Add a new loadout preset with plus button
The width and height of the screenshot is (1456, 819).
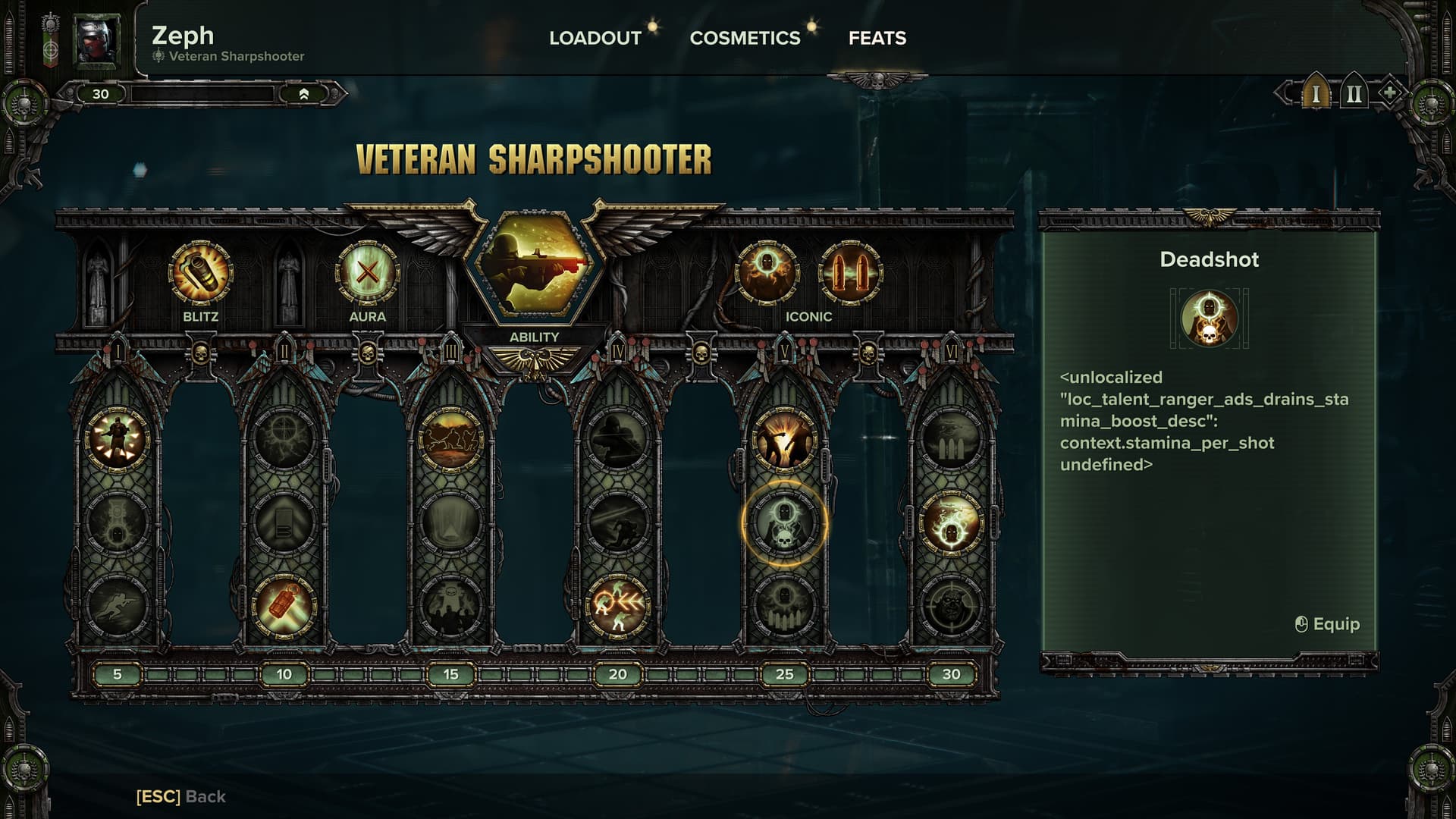(x=1389, y=93)
